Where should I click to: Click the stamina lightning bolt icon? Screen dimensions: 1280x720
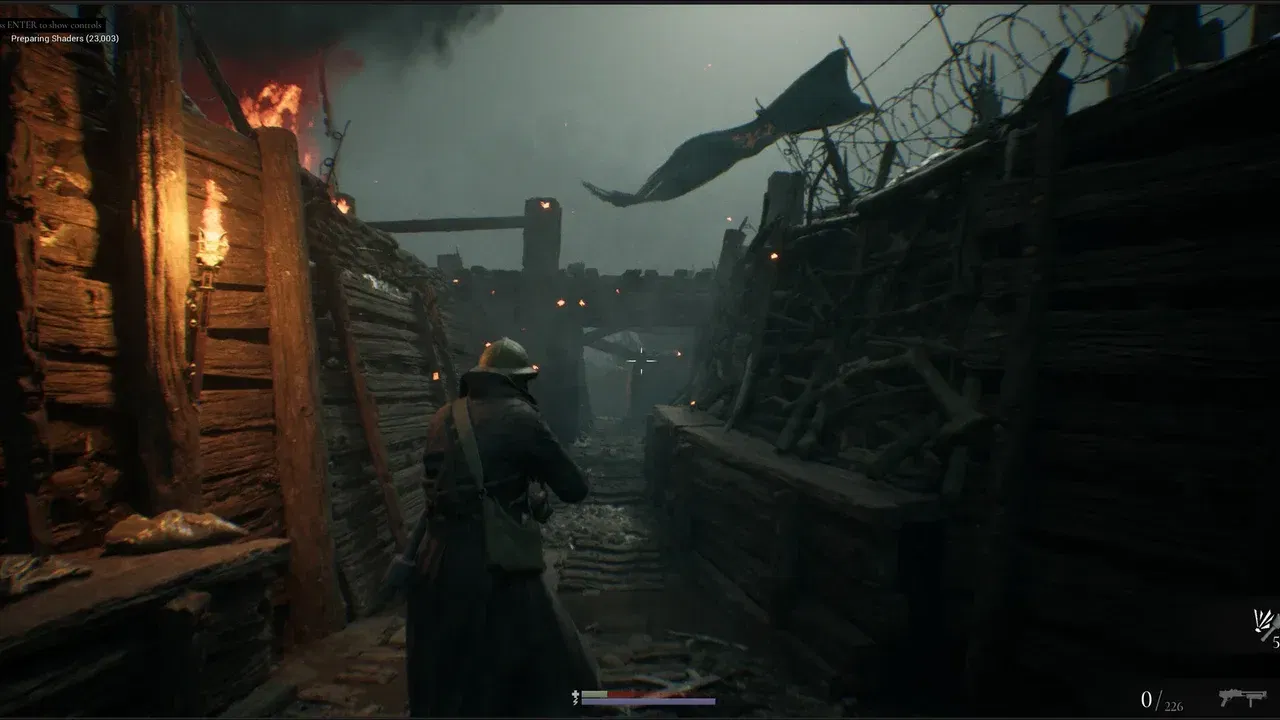[575, 701]
